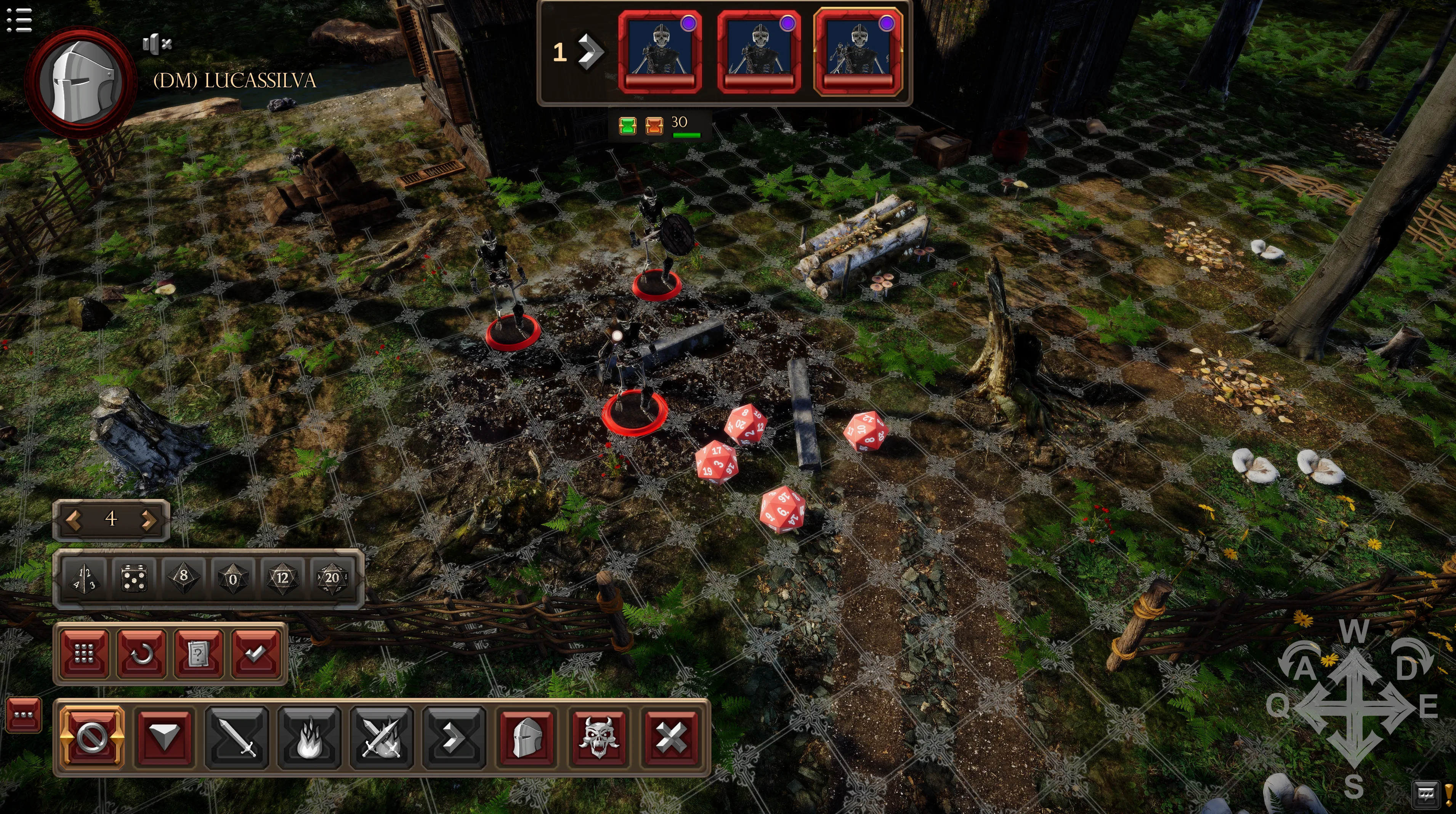Pick the four-sided die
This screenshot has height=814, width=1456.
[x=85, y=578]
